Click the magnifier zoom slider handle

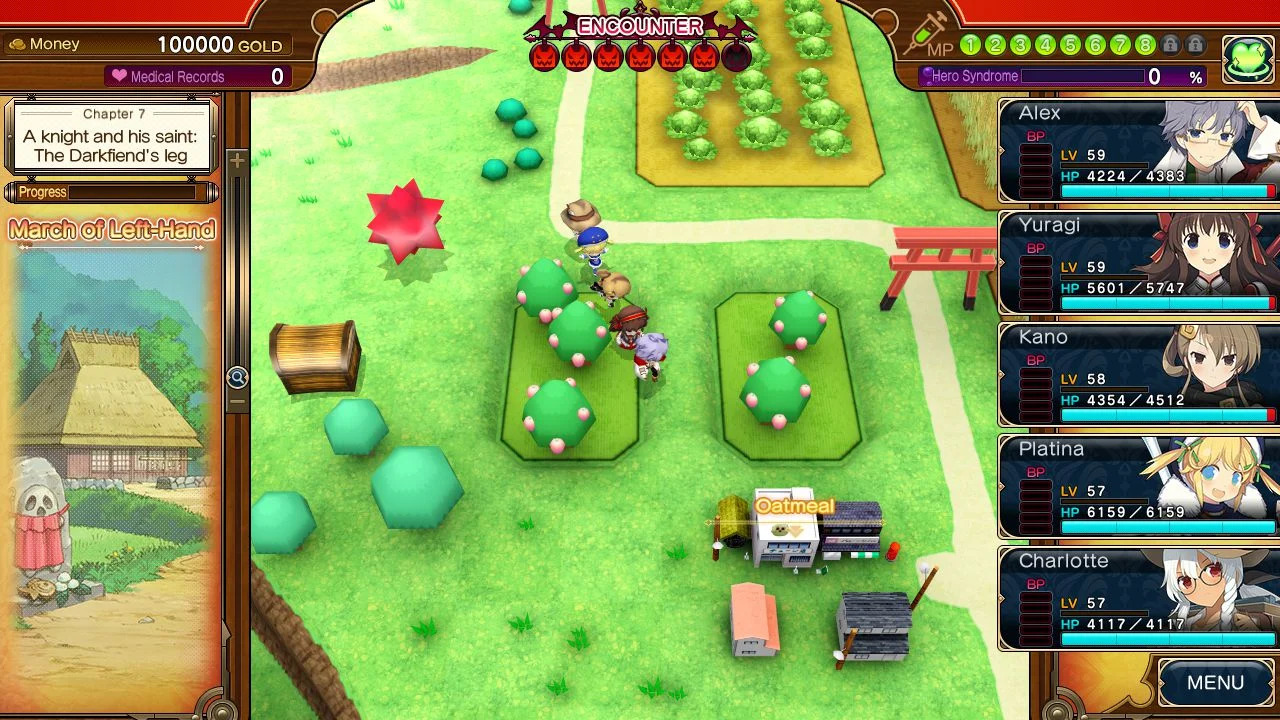pos(237,377)
